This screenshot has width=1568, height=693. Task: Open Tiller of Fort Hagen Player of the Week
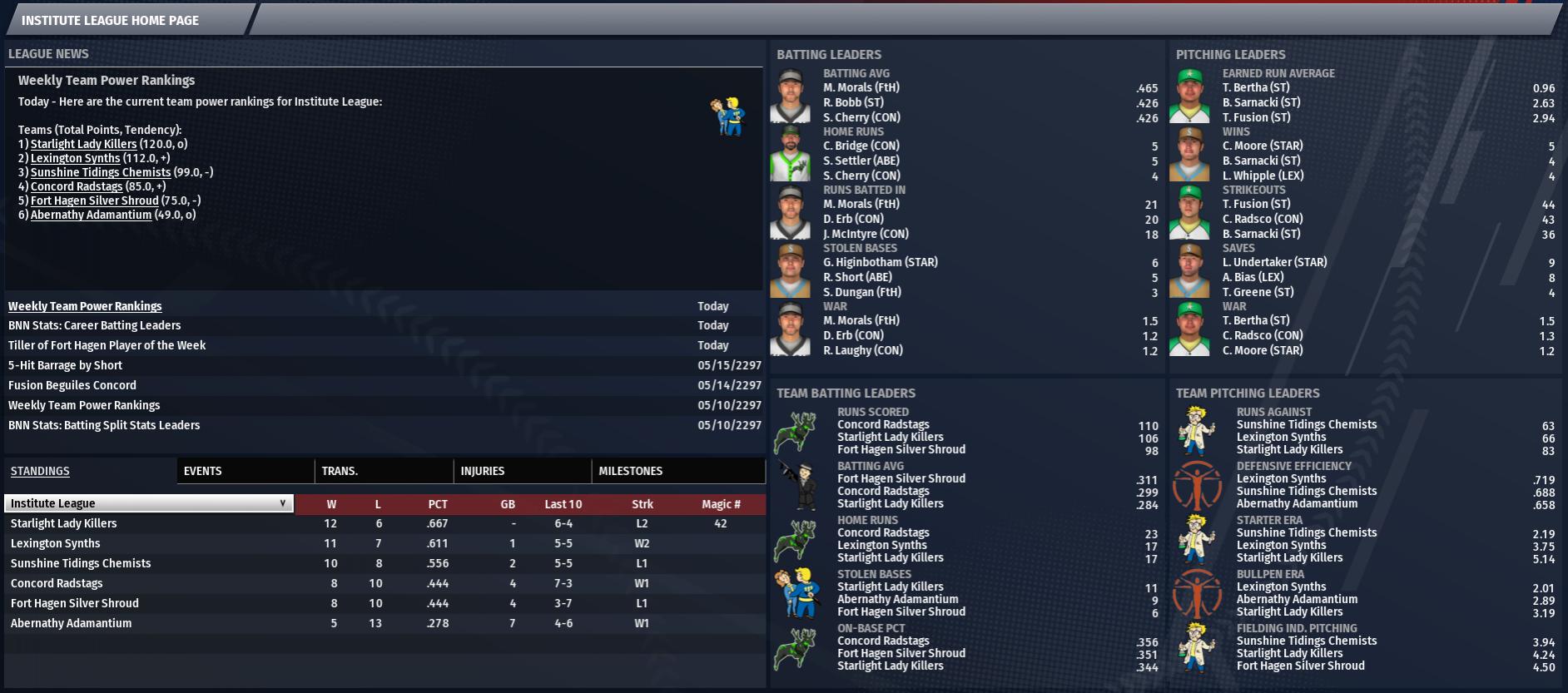[107, 345]
